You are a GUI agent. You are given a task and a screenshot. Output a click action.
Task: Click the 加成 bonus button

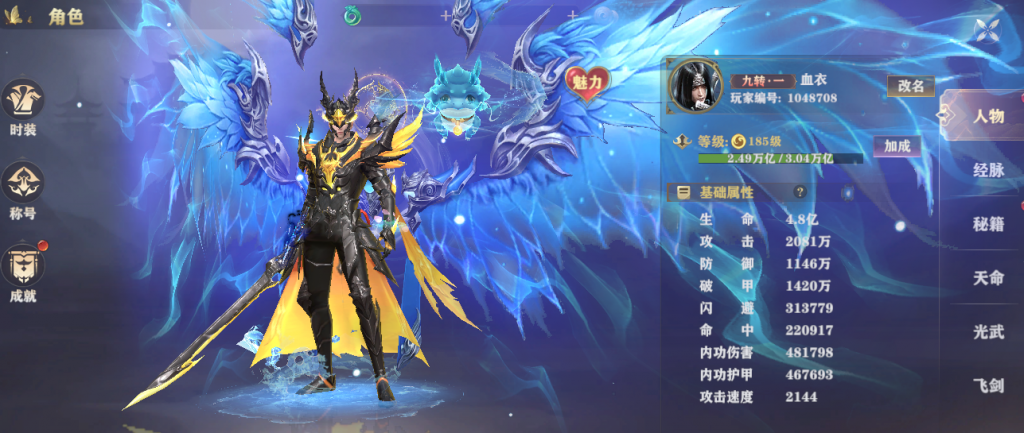pyautogui.click(x=897, y=146)
